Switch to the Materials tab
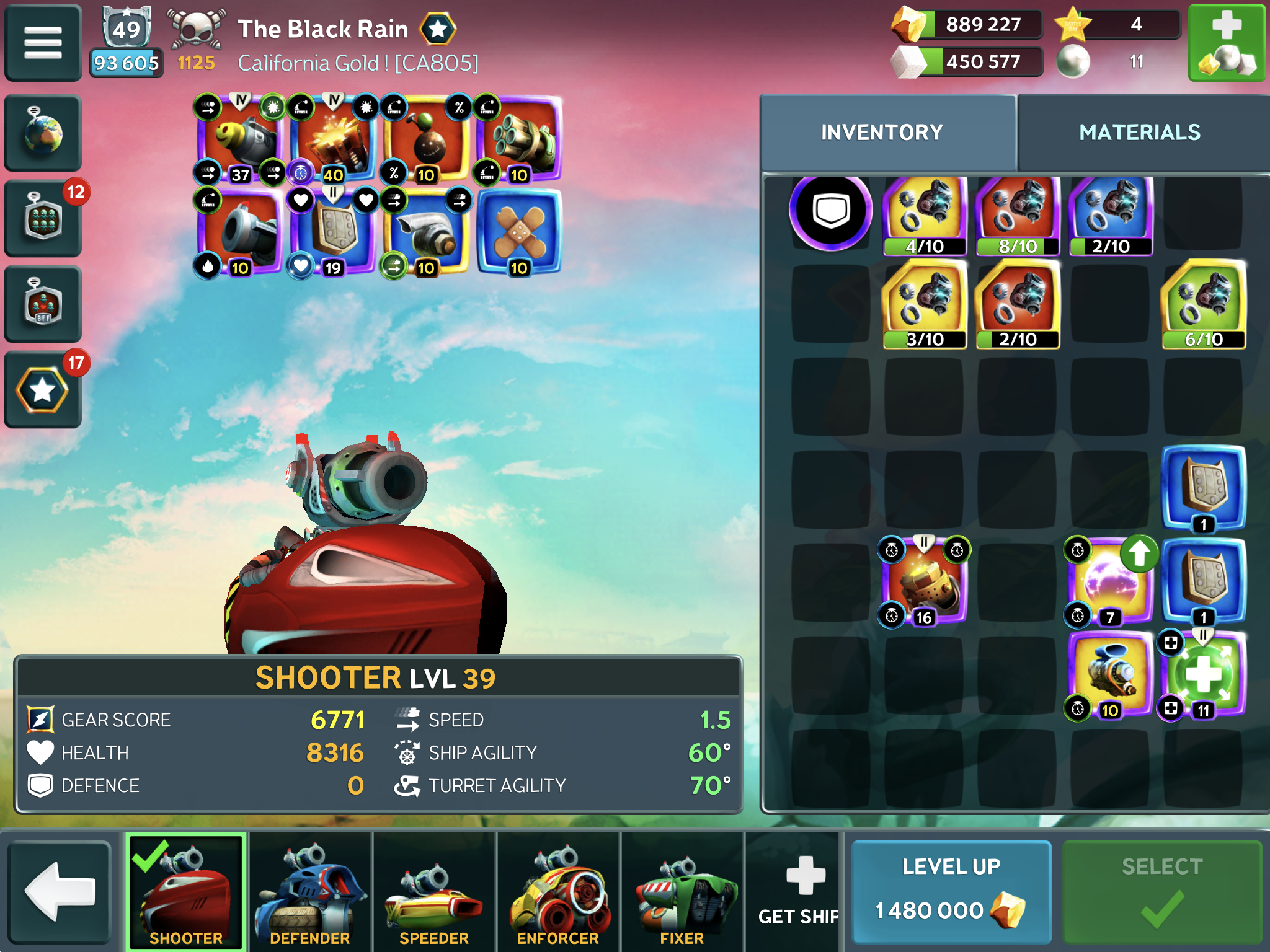The width and height of the screenshot is (1270, 952). pyautogui.click(x=1140, y=132)
